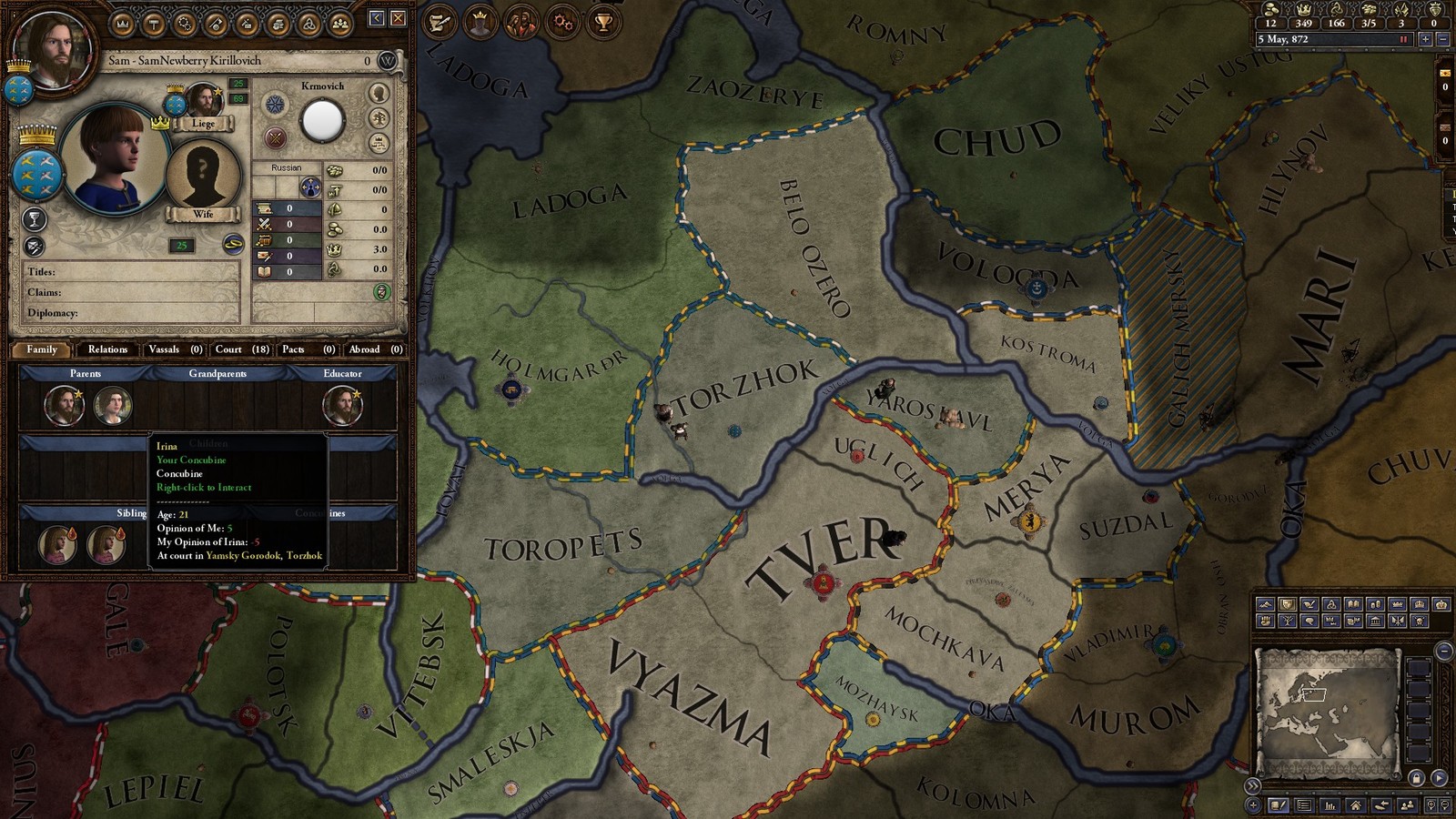This screenshot has height=819, width=1456.
Task: Close the character panel with the X button
Action: (x=399, y=18)
